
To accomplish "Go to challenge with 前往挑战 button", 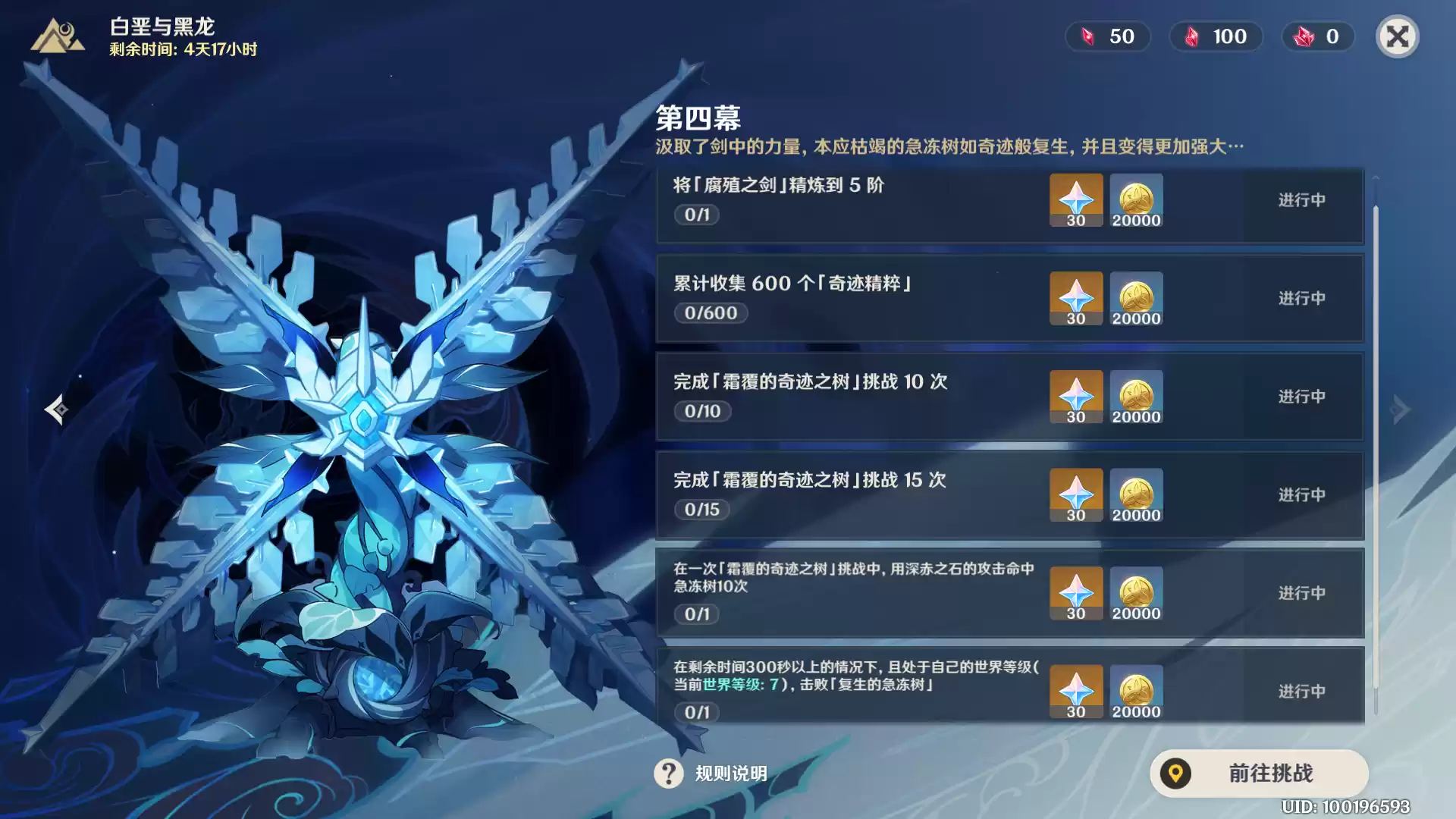I will click(x=1259, y=773).
